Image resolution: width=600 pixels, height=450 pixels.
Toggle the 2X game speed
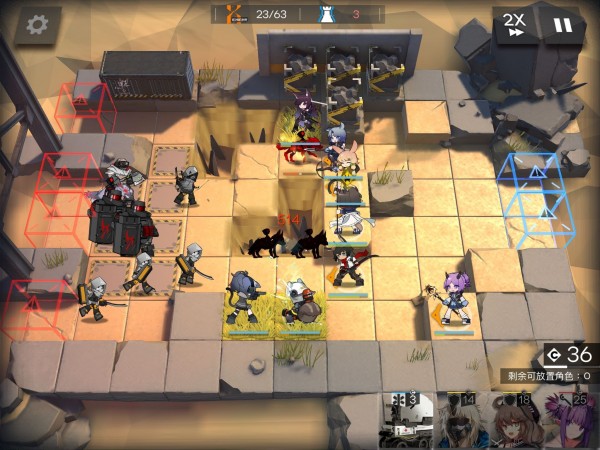pyautogui.click(x=515, y=24)
